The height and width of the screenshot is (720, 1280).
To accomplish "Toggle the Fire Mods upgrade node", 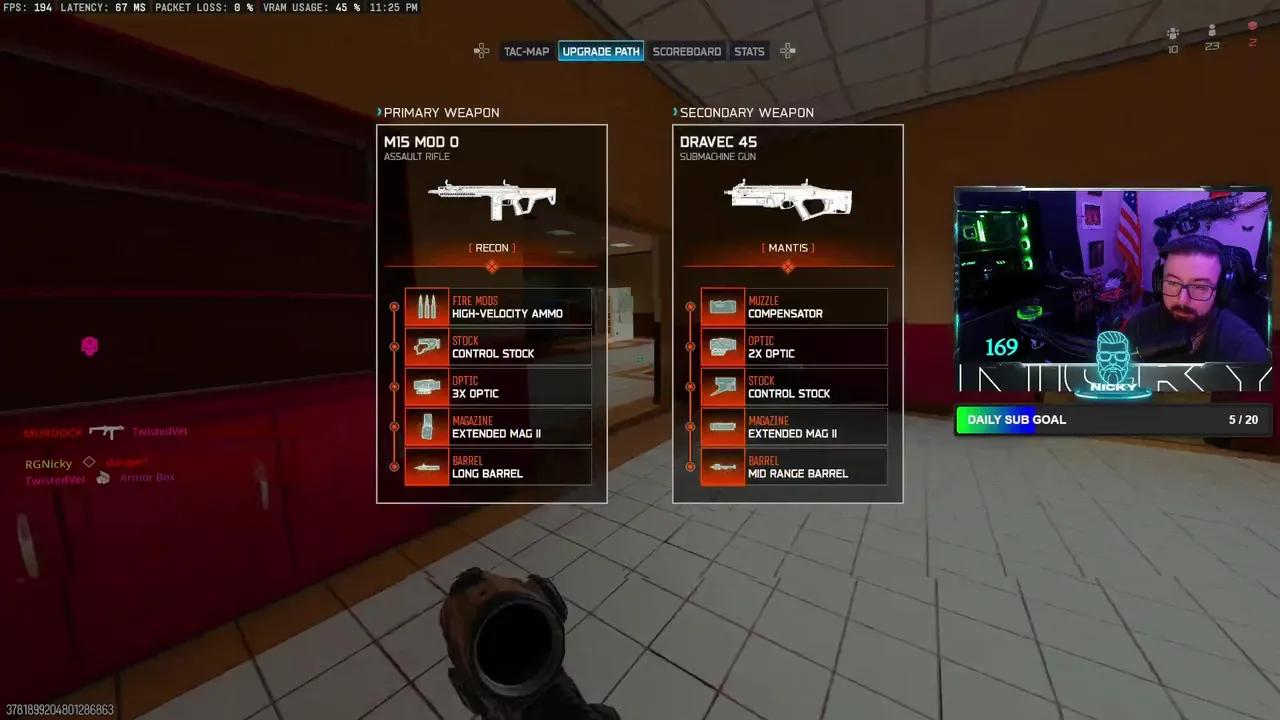I will (395, 307).
